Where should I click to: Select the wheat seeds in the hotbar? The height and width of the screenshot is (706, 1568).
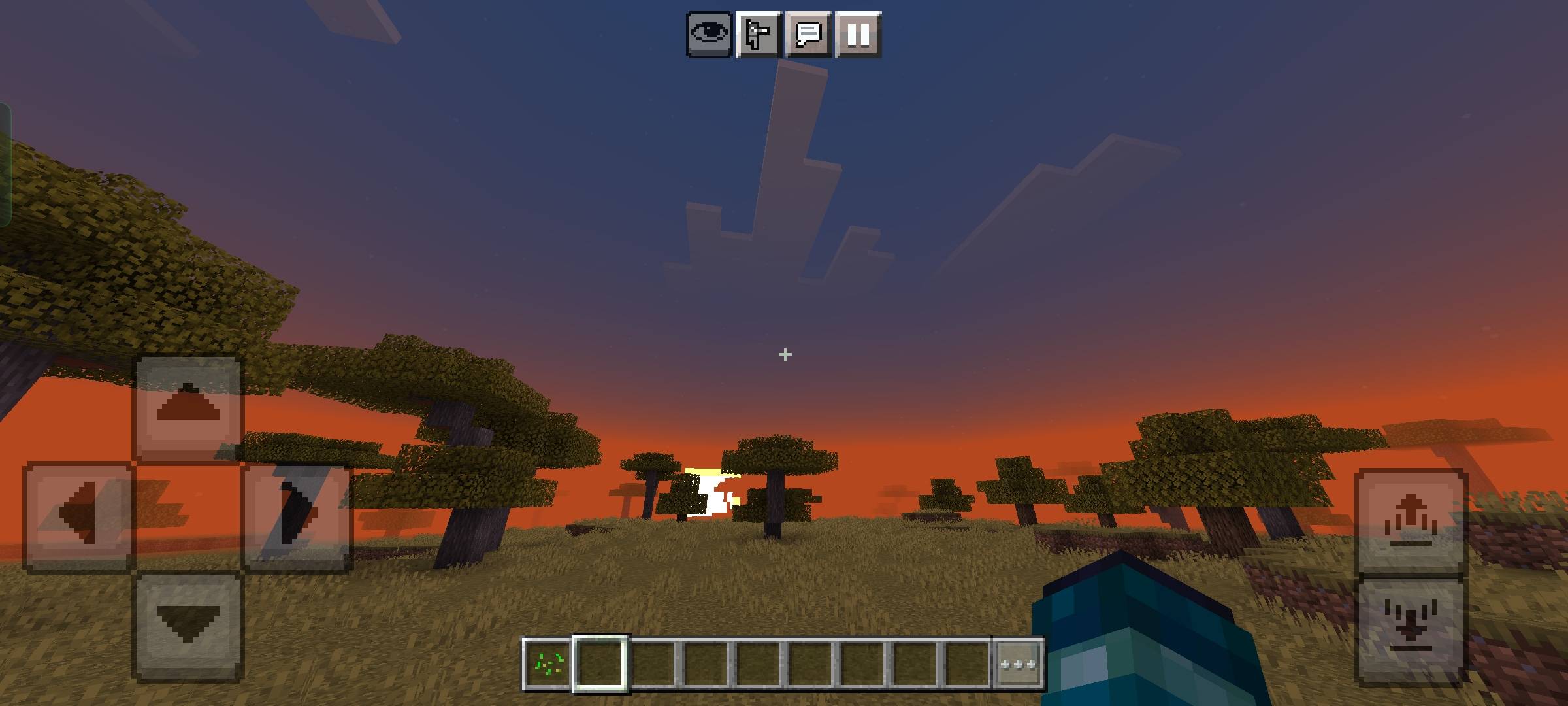[549, 663]
